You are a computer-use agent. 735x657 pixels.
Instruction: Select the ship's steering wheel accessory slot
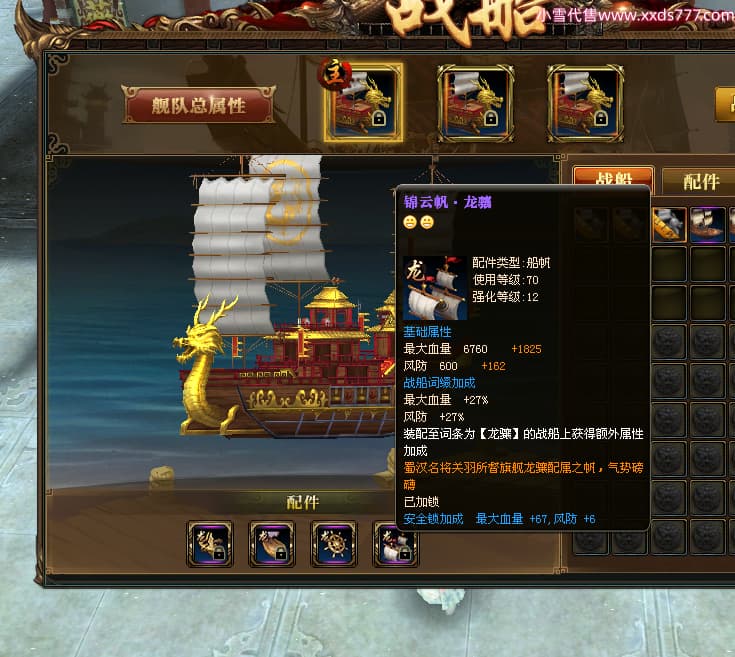coord(334,544)
